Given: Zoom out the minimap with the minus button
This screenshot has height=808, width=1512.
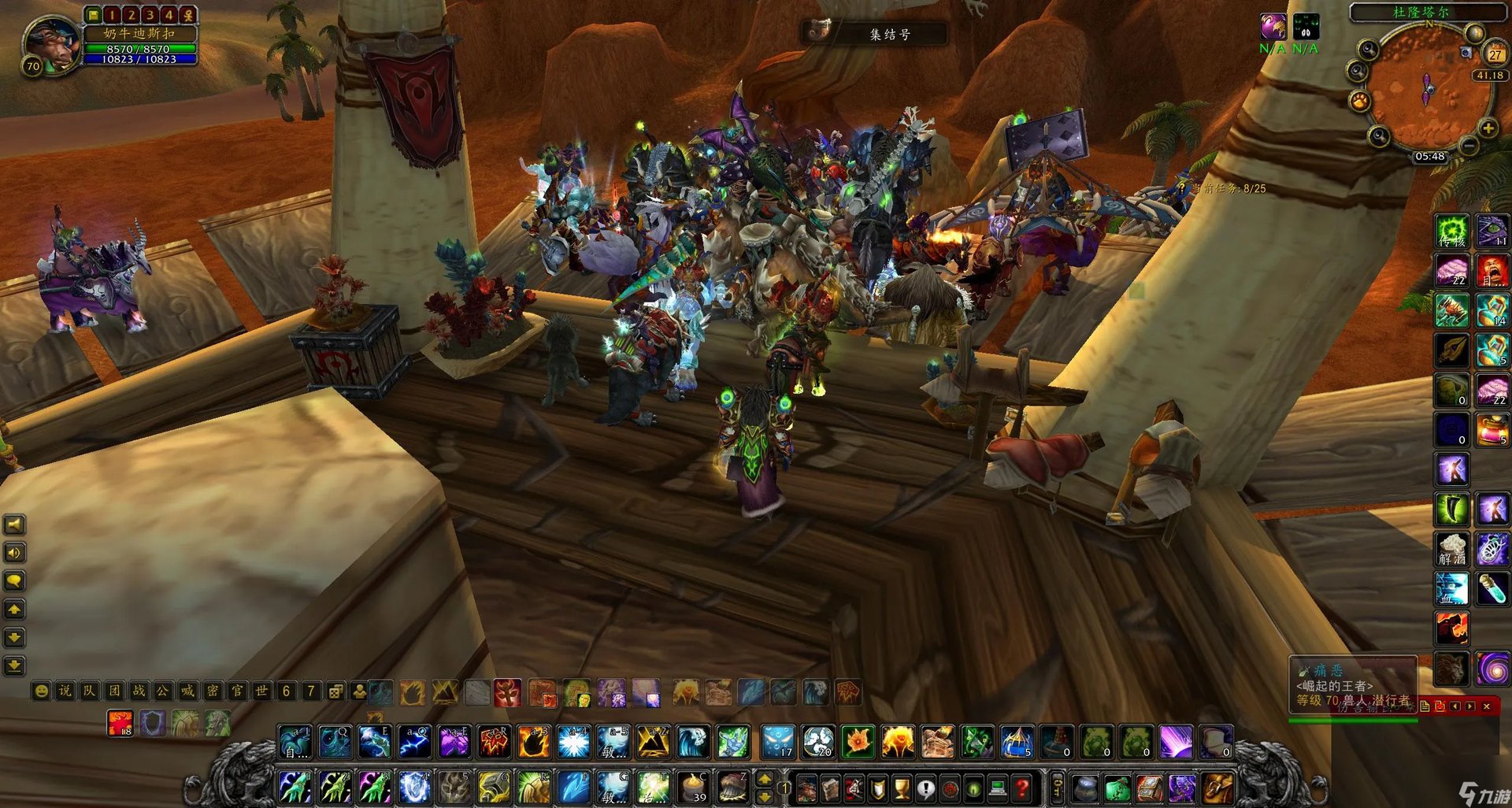Looking at the screenshot, I should click(1468, 146).
